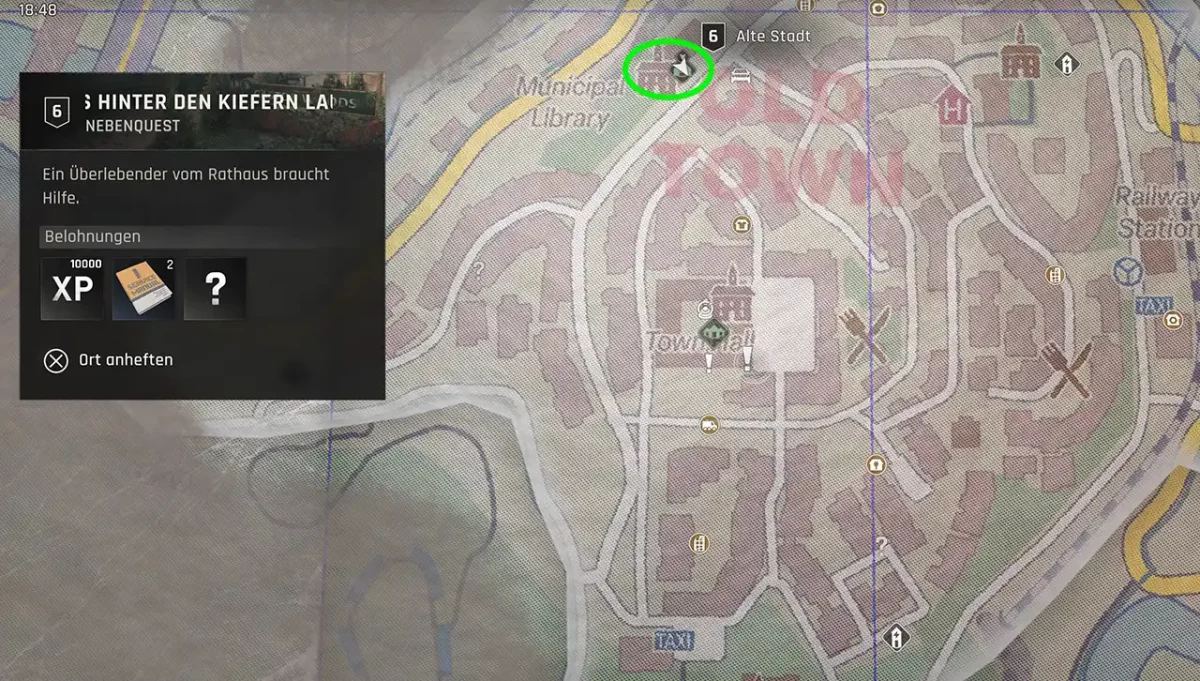1200x681 pixels.
Task: Click the bed safe house marker
Action: click(x=740, y=75)
